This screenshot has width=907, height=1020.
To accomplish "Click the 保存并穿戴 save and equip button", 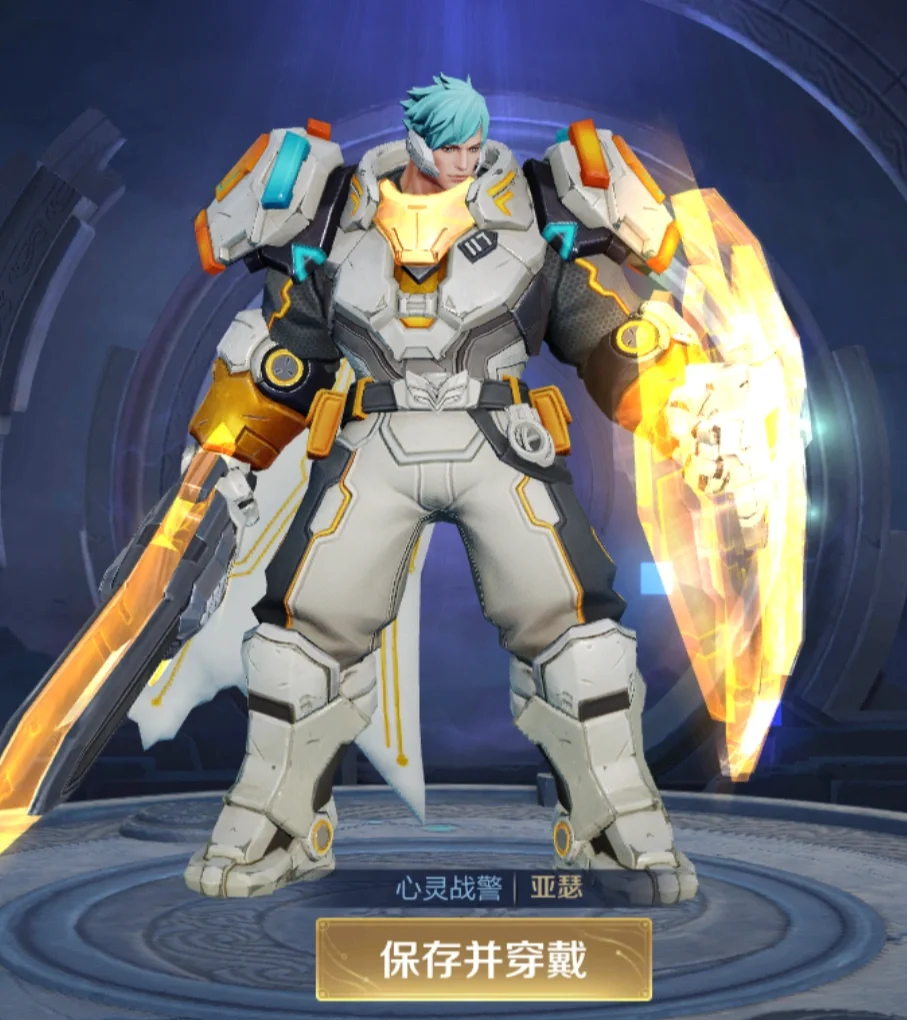I will click(484, 960).
